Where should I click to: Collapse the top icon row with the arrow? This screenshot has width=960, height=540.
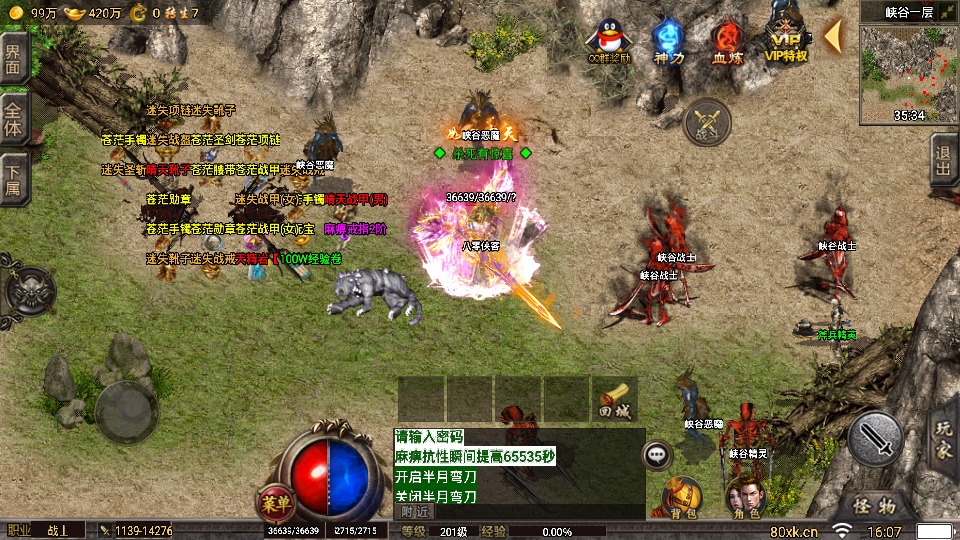pos(832,36)
